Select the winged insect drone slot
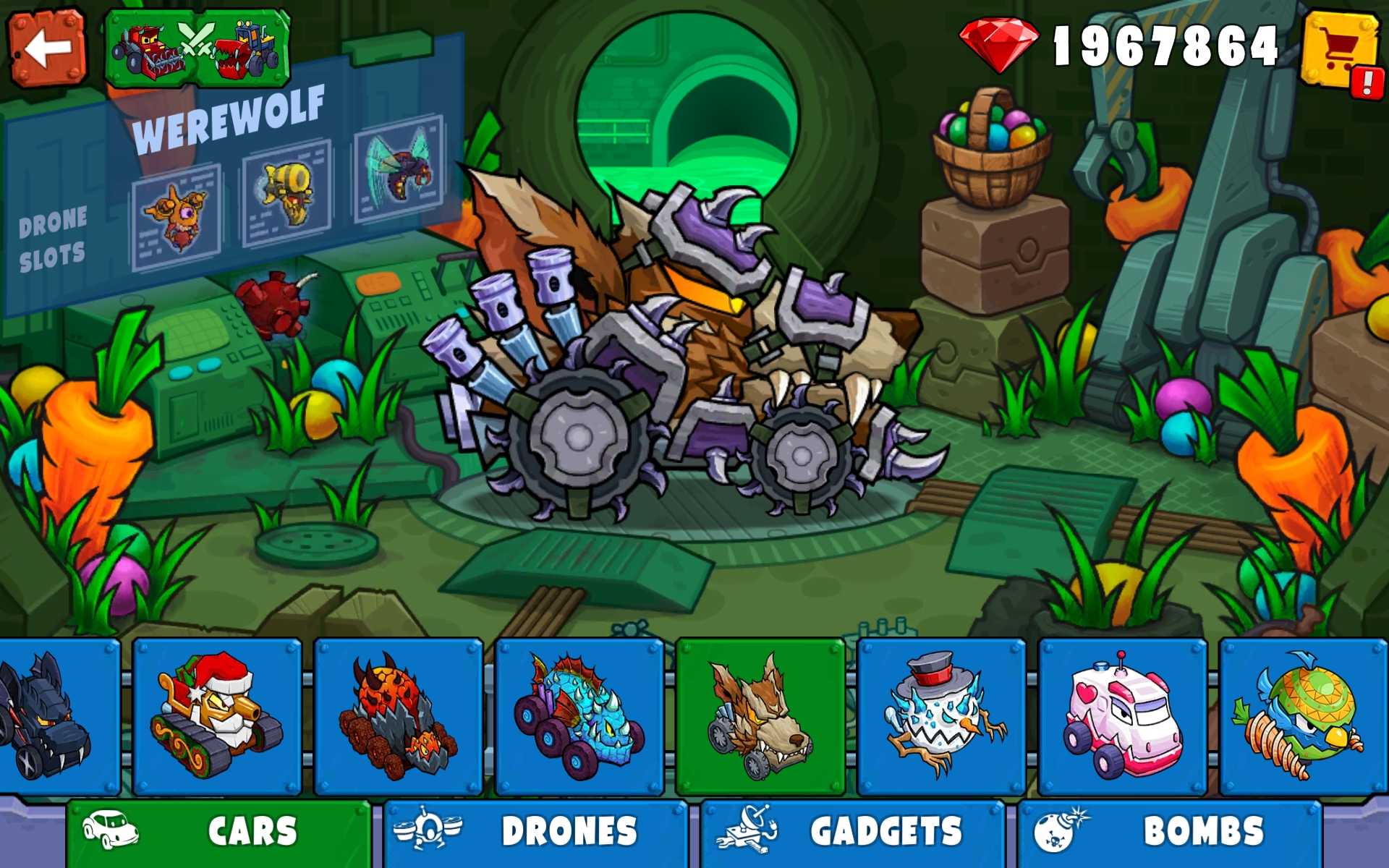Screen dimensions: 1389x868 click(399, 168)
